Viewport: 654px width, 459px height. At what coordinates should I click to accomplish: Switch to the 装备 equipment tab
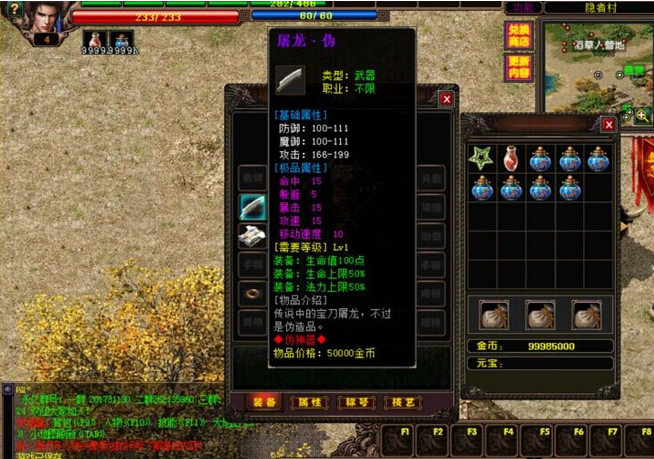click(x=265, y=401)
